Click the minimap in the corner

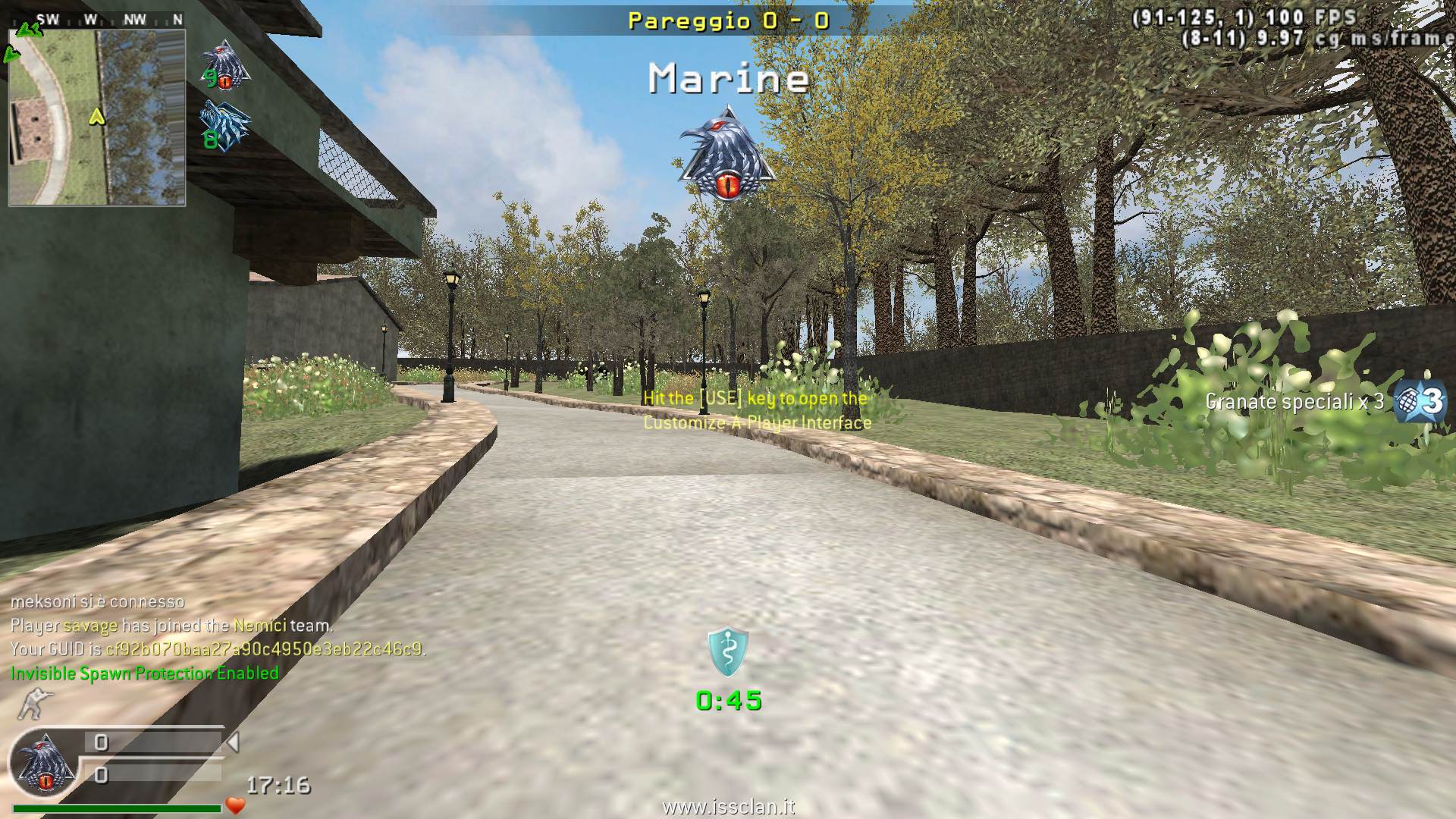(97, 118)
